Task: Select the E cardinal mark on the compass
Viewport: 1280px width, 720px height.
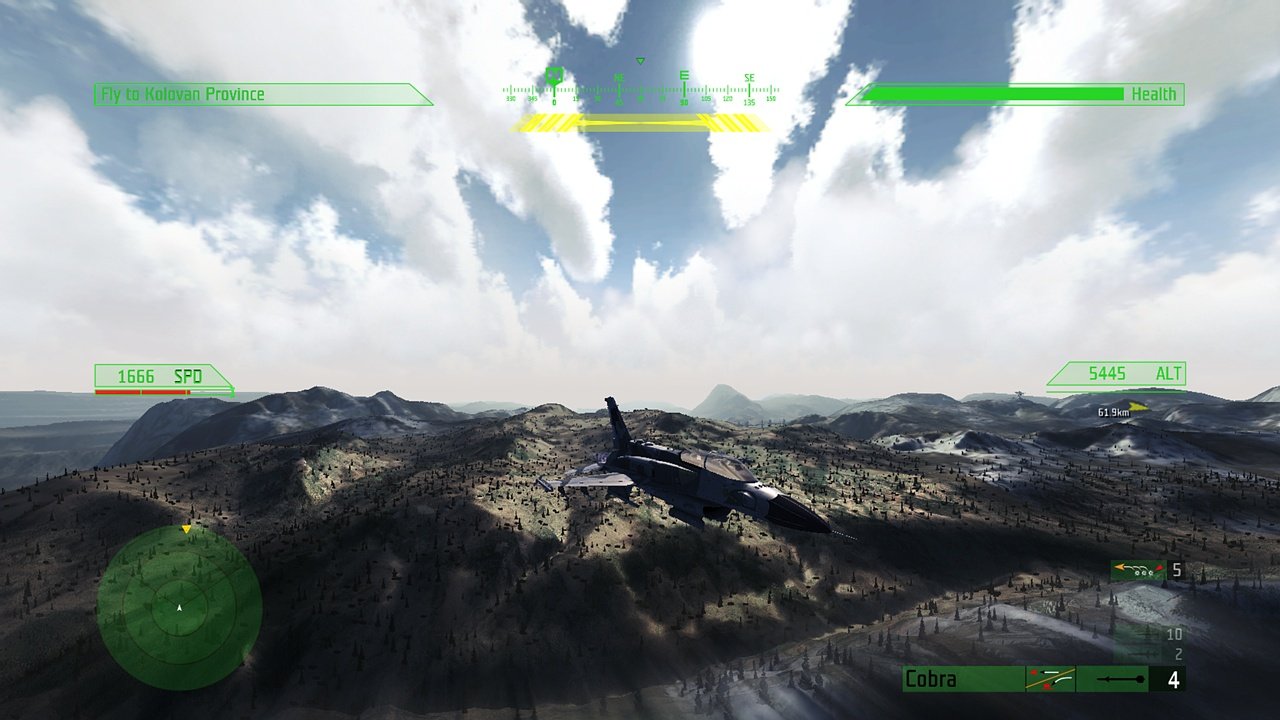Action: tap(684, 75)
